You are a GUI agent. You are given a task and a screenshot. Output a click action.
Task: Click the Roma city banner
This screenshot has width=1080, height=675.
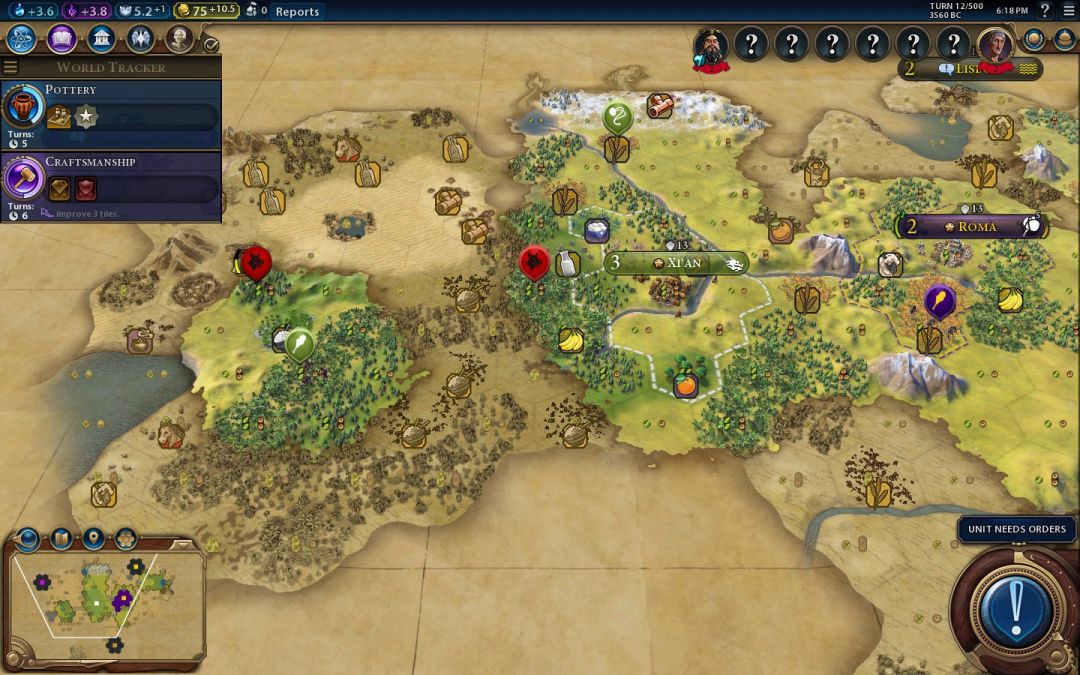pos(972,227)
